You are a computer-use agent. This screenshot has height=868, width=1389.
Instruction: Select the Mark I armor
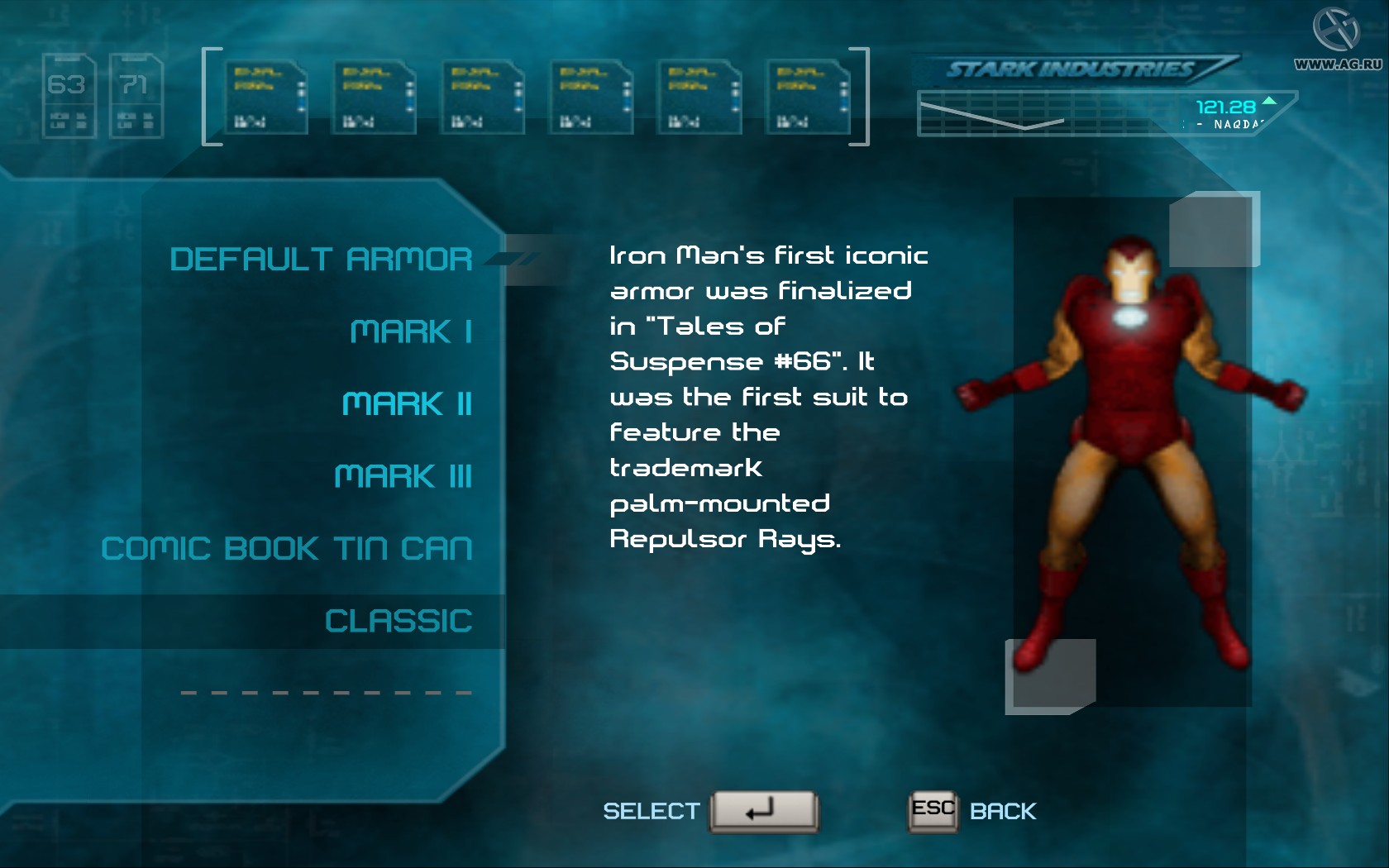[411, 331]
